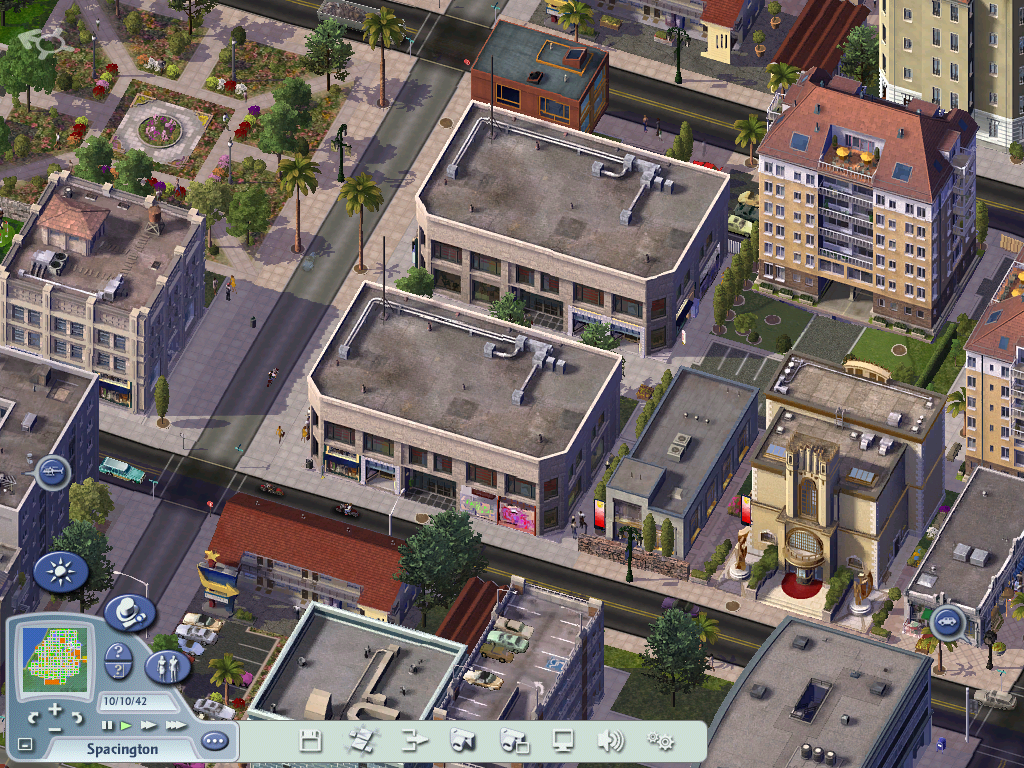Rotate the view counterclockwise

click(33, 718)
